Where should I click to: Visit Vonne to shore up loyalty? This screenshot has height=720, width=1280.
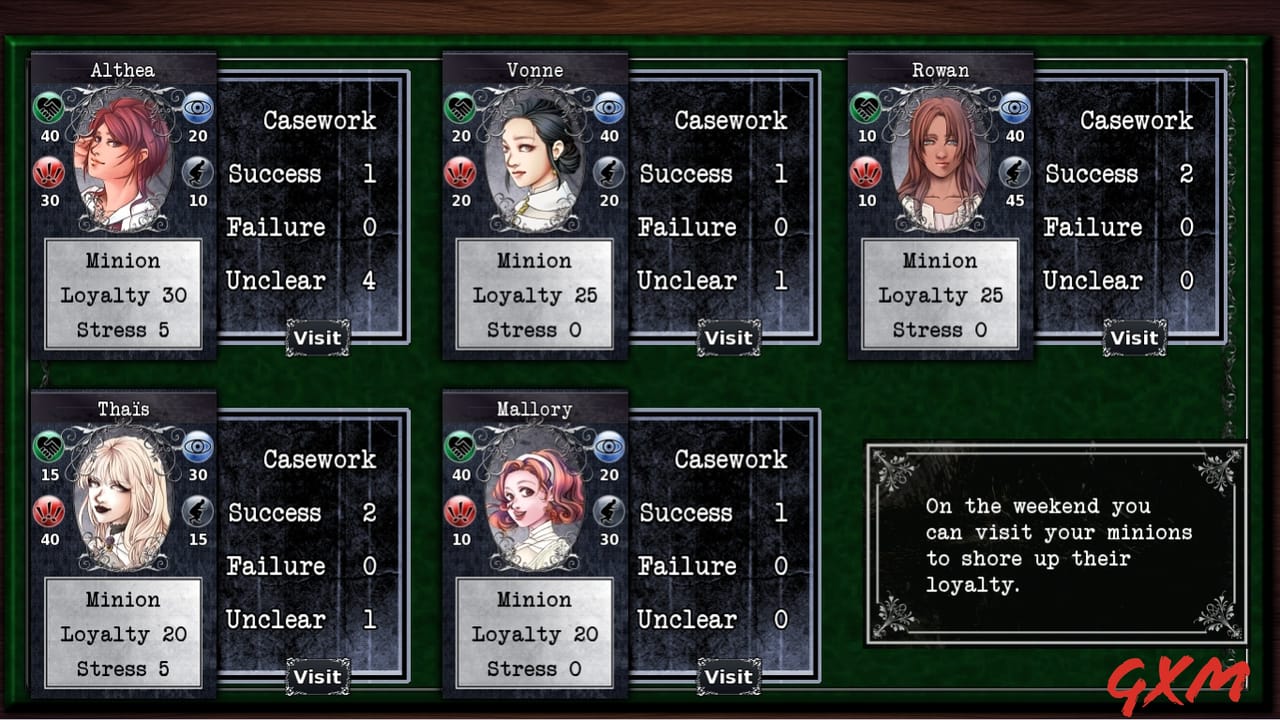coord(728,338)
